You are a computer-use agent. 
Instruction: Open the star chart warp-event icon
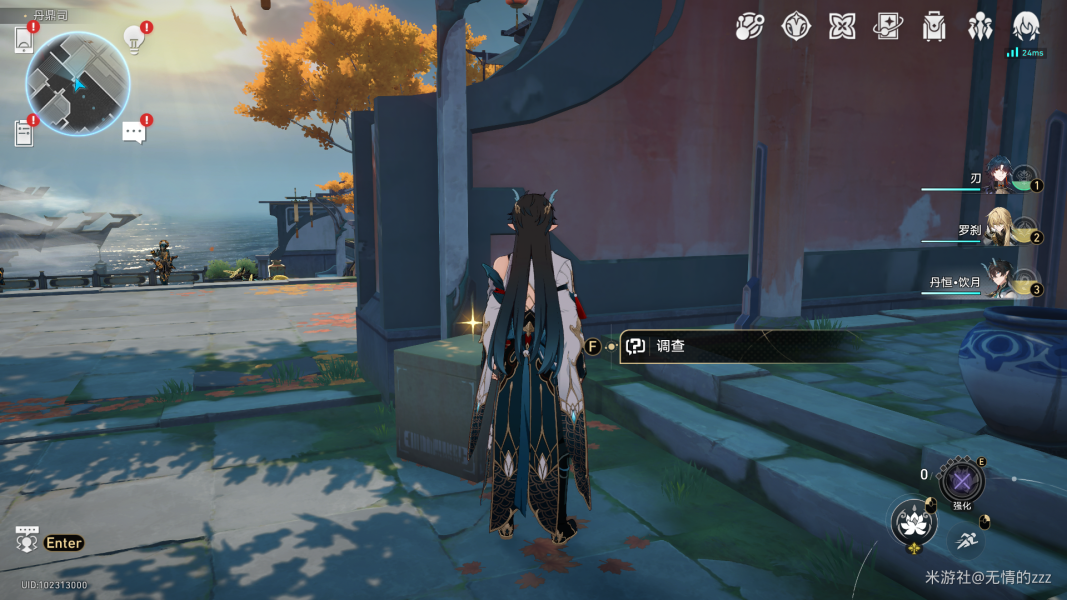(x=749, y=26)
